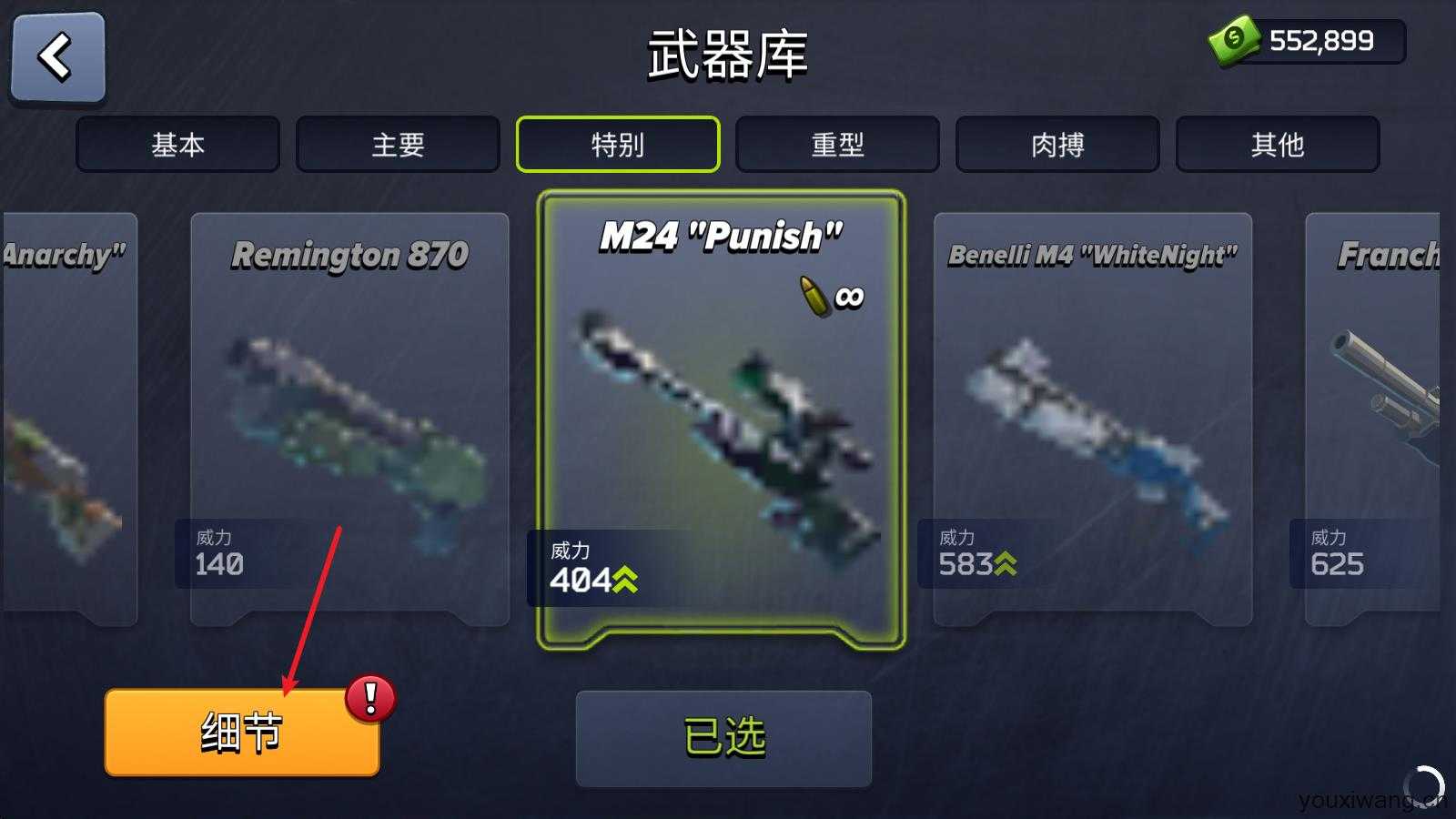Screen dimensions: 1456x819
Task: Click the red exclamation badge on 细节 button
Action: point(368,698)
